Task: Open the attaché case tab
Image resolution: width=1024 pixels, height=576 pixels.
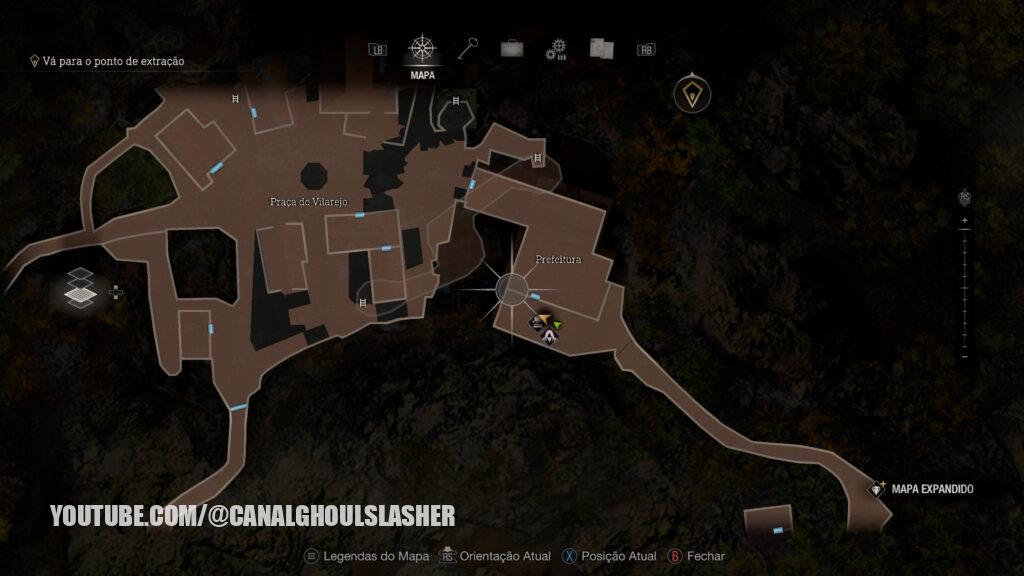Action: 512,48
